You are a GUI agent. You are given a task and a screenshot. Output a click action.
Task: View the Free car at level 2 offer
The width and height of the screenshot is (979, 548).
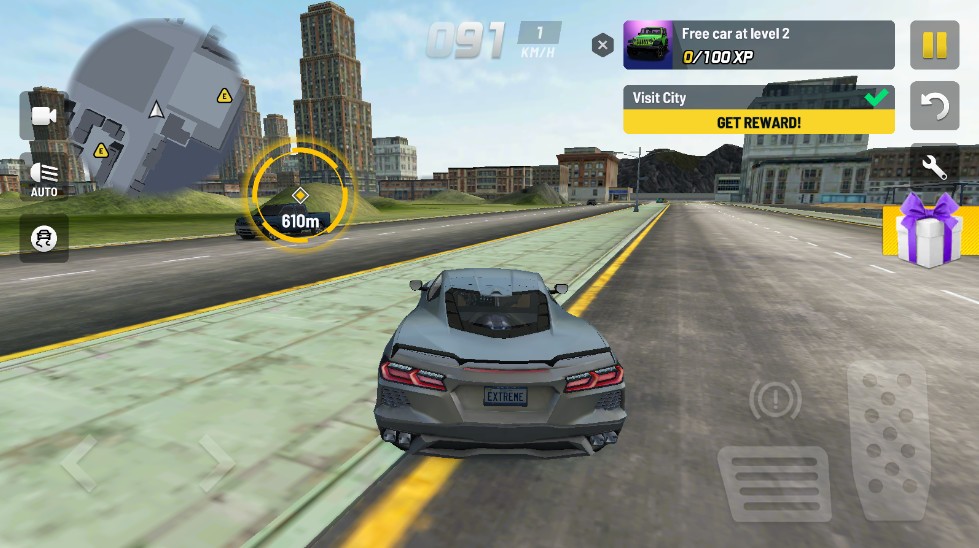(x=758, y=45)
